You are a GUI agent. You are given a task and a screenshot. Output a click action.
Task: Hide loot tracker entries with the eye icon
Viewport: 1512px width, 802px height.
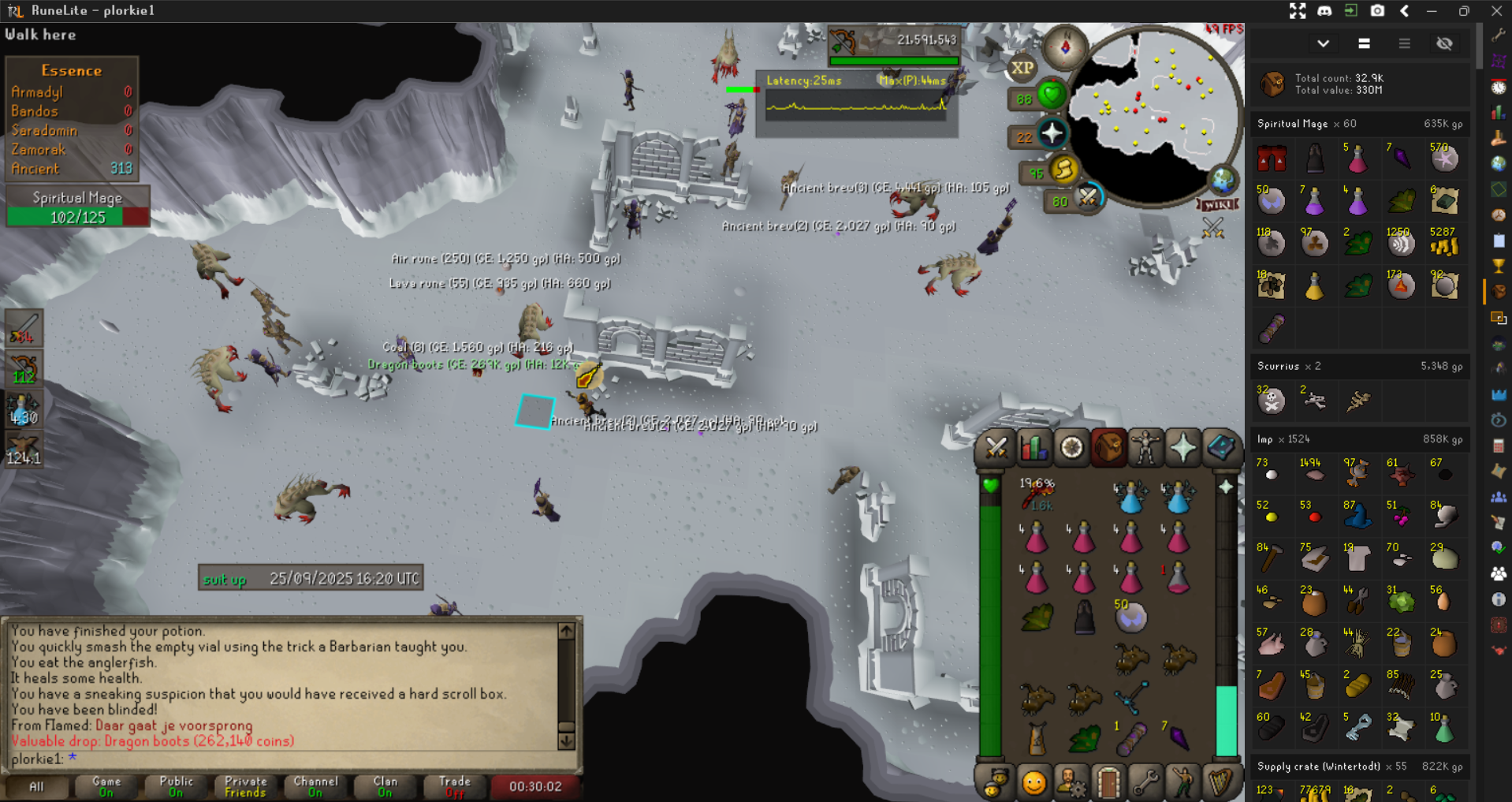pyautogui.click(x=1444, y=44)
